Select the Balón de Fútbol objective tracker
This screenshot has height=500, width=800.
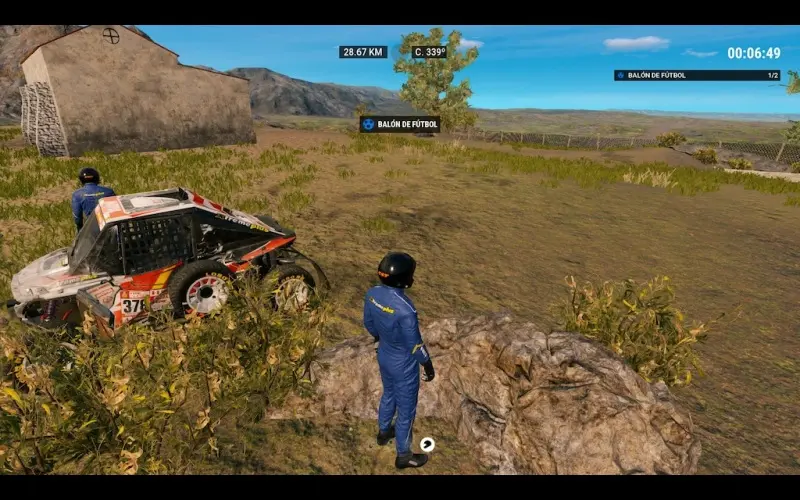click(697, 75)
